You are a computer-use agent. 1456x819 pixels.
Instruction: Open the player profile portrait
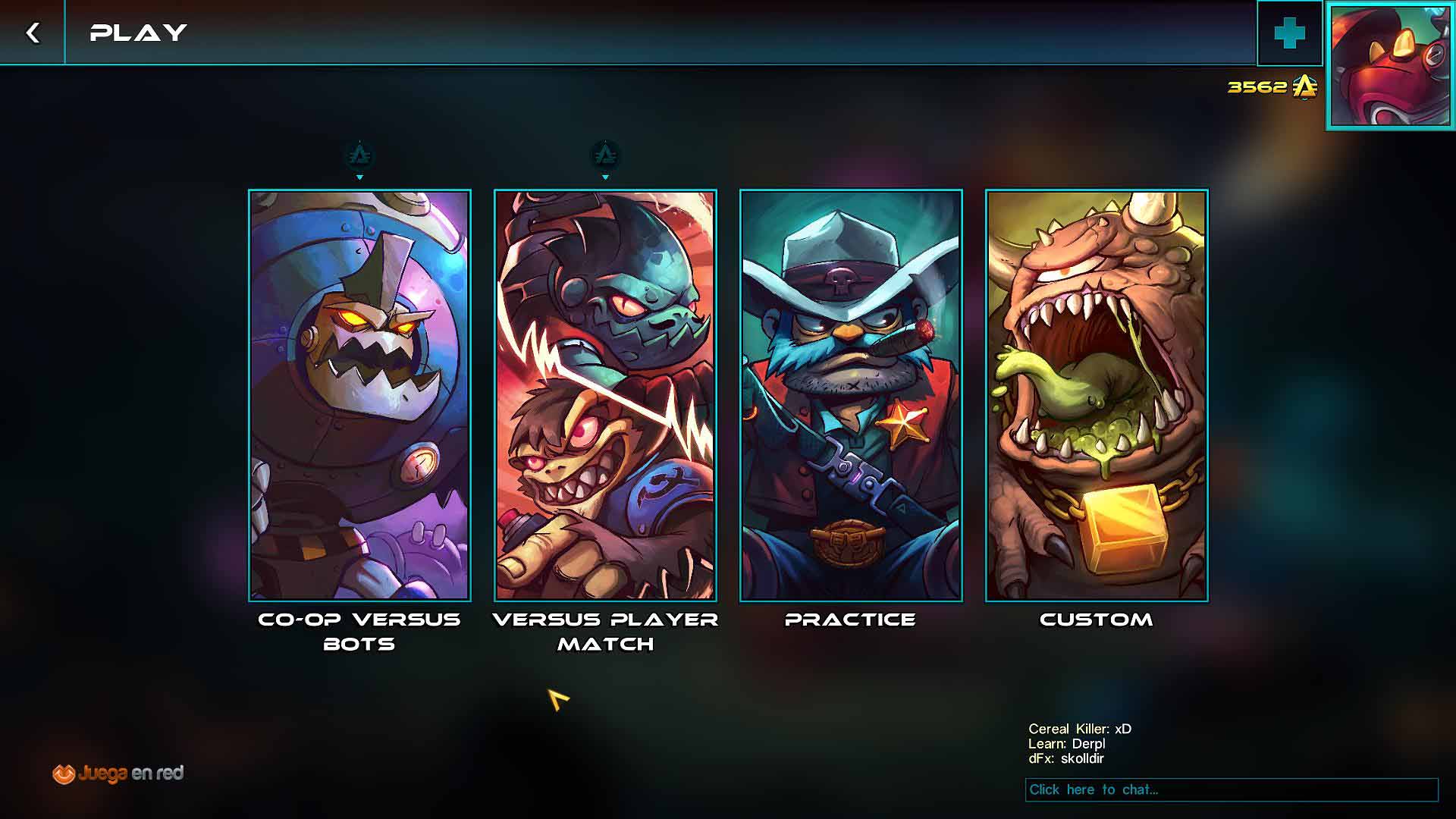pyautogui.click(x=1391, y=66)
